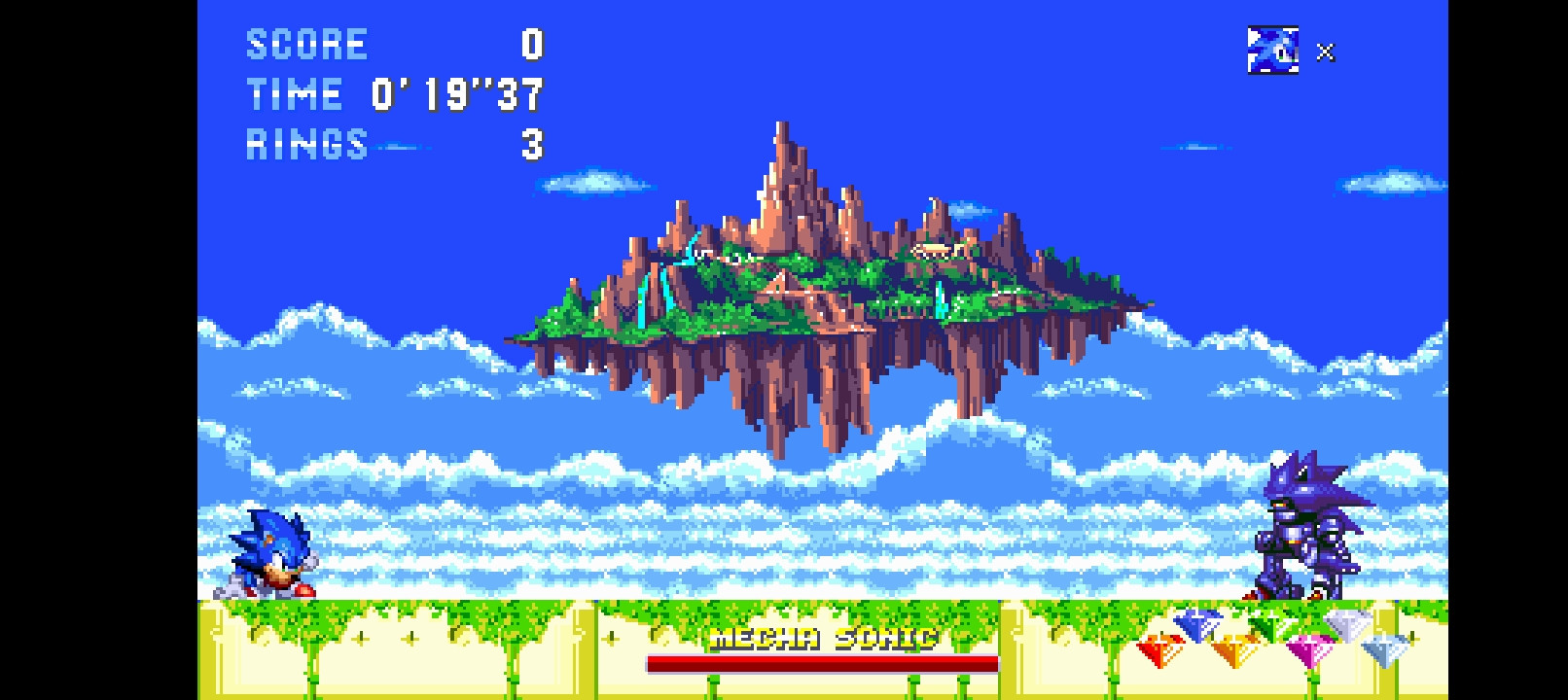The width and height of the screenshot is (1568, 700).
Task: Toggle the RINGS counter display
Action: [x=306, y=144]
